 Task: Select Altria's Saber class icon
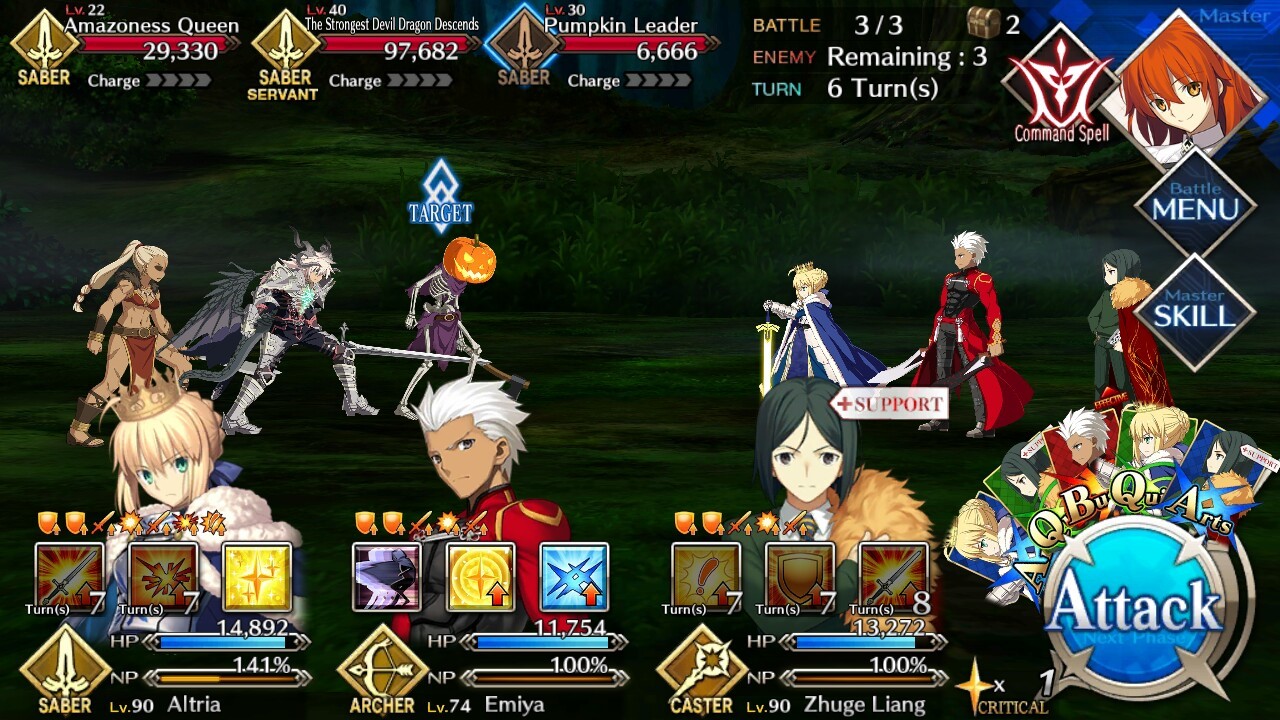point(65,668)
